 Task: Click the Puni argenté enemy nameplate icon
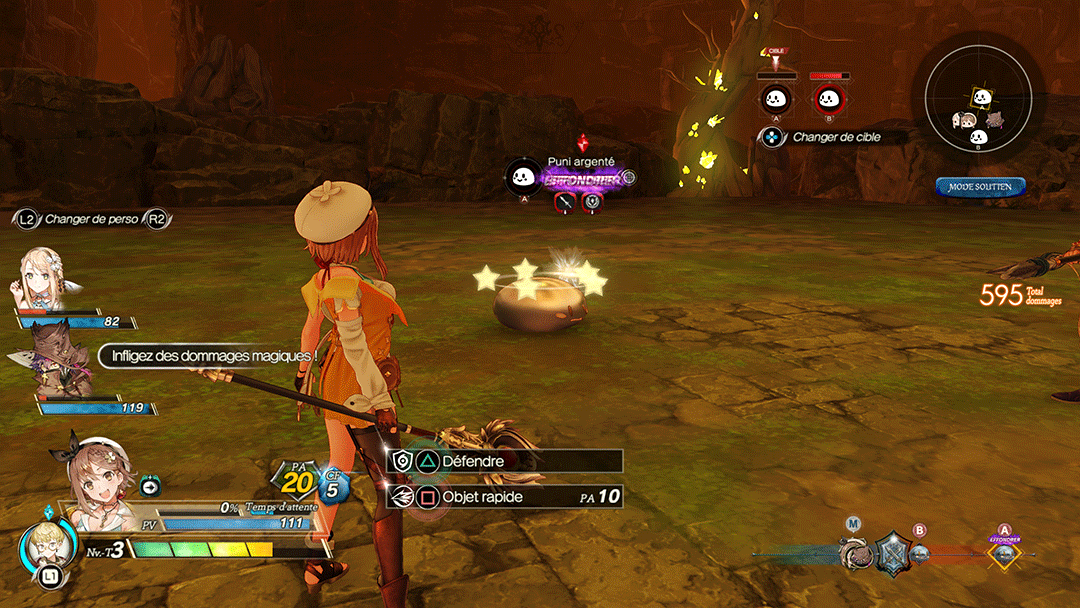[523, 178]
